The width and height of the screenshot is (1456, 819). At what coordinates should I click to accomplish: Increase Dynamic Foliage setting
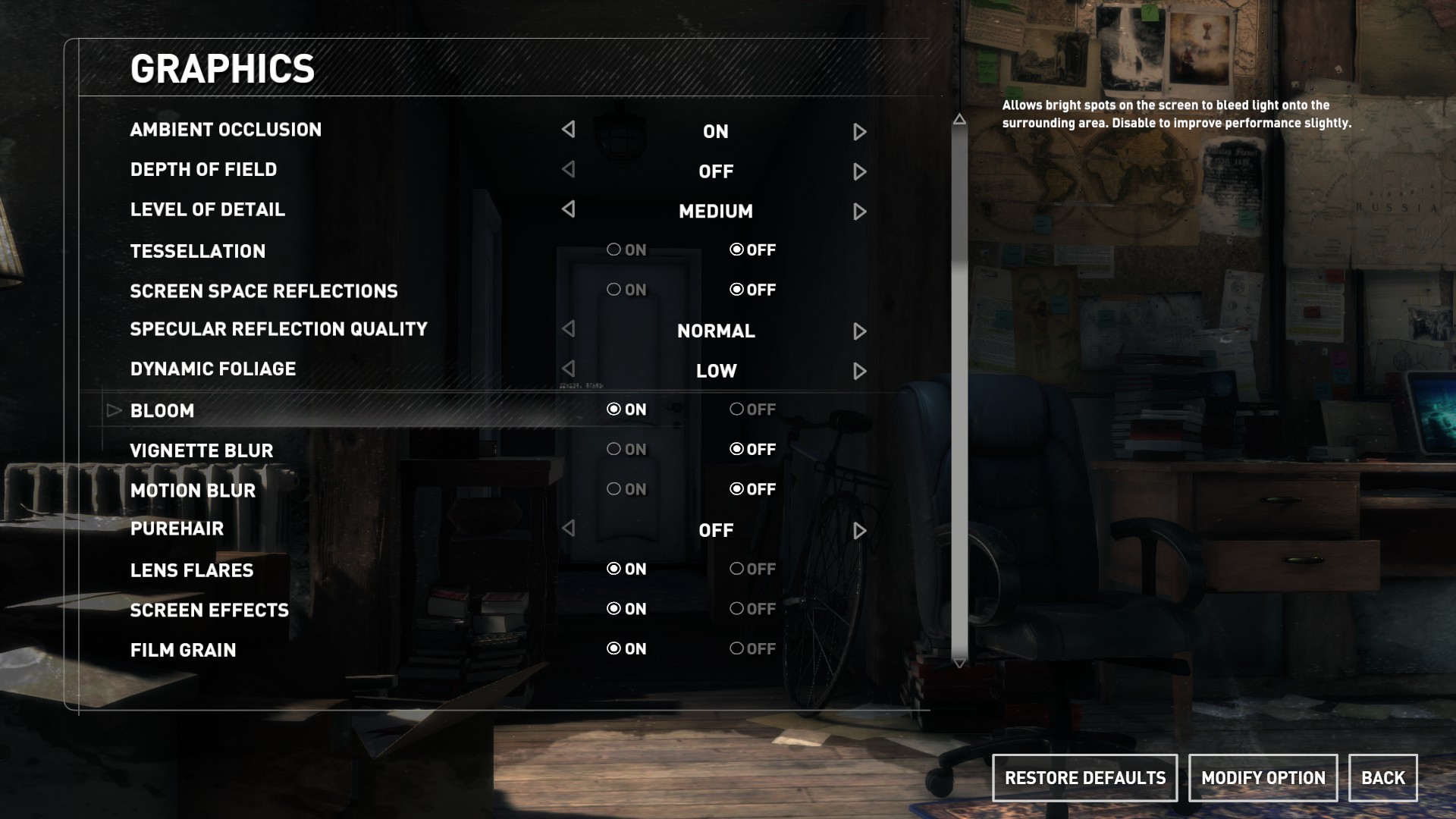point(859,372)
